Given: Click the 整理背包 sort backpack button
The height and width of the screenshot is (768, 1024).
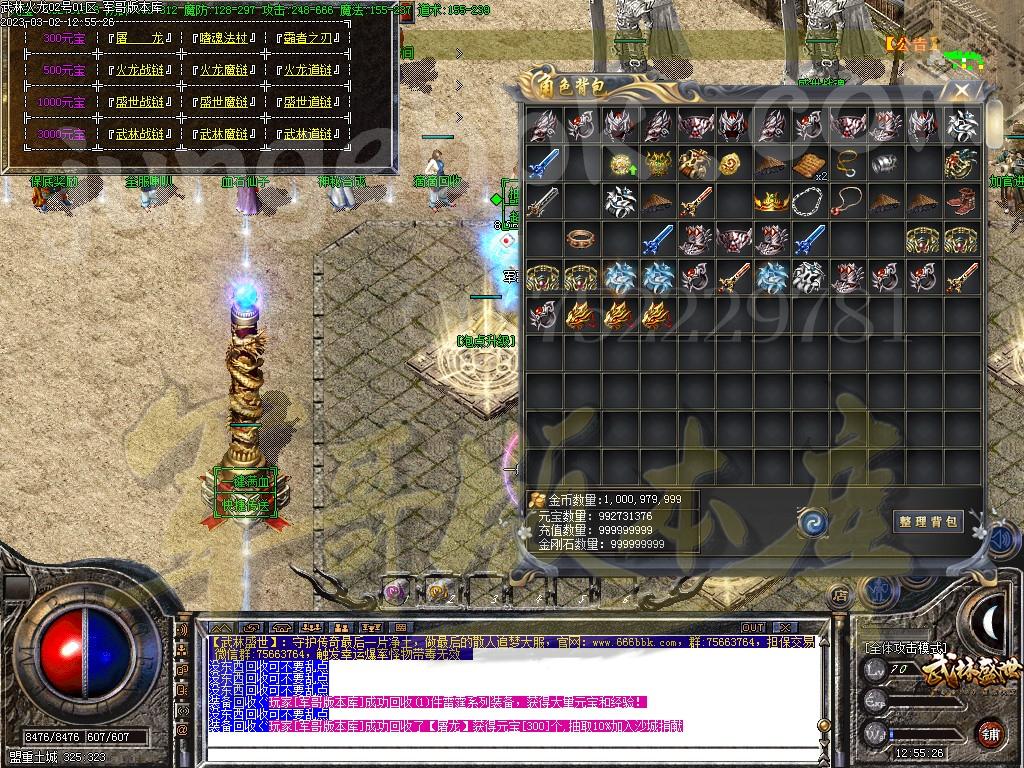Looking at the screenshot, I should tap(928, 521).
